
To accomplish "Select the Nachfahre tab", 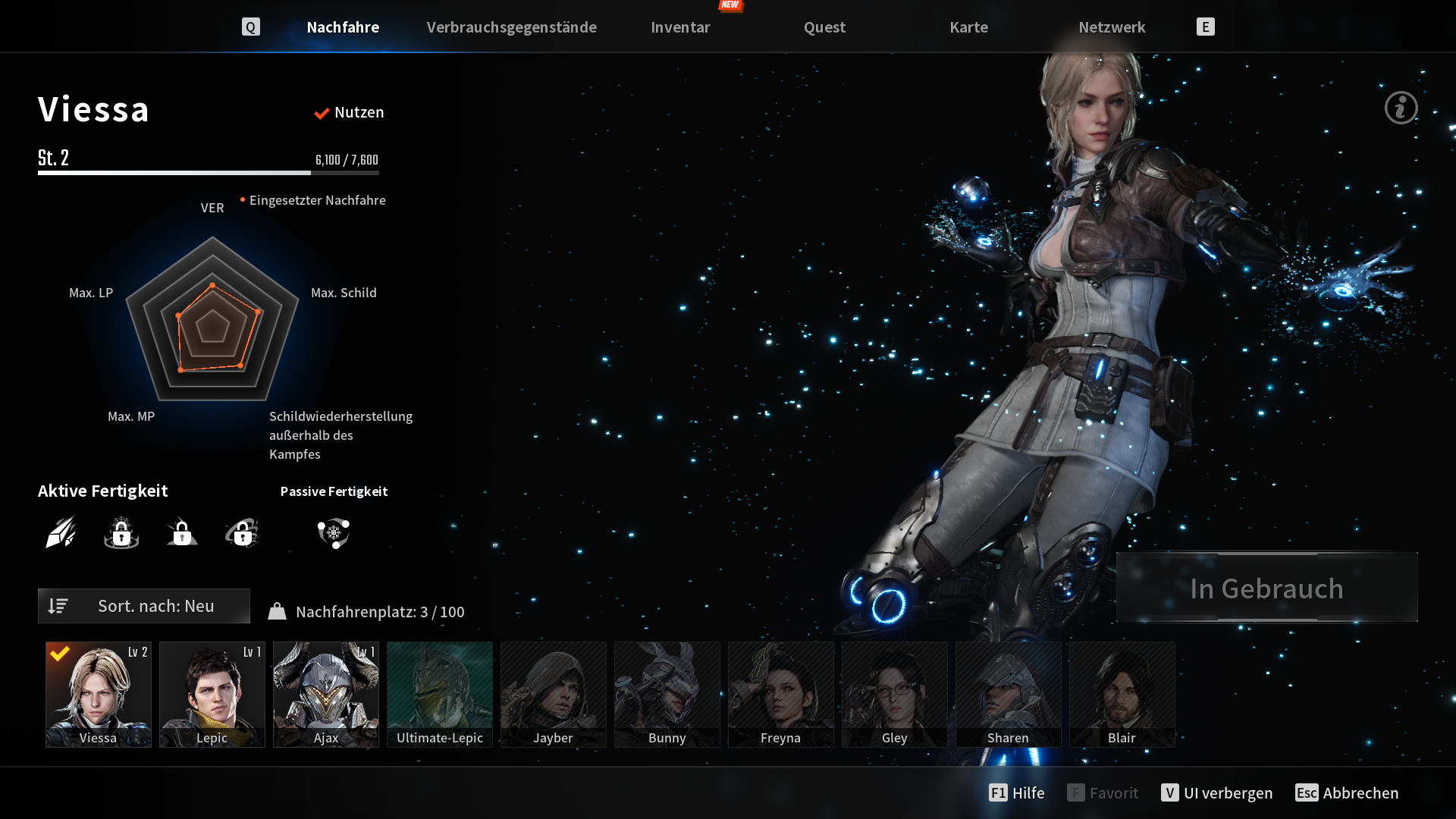I will pyautogui.click(x=343, y=27).
